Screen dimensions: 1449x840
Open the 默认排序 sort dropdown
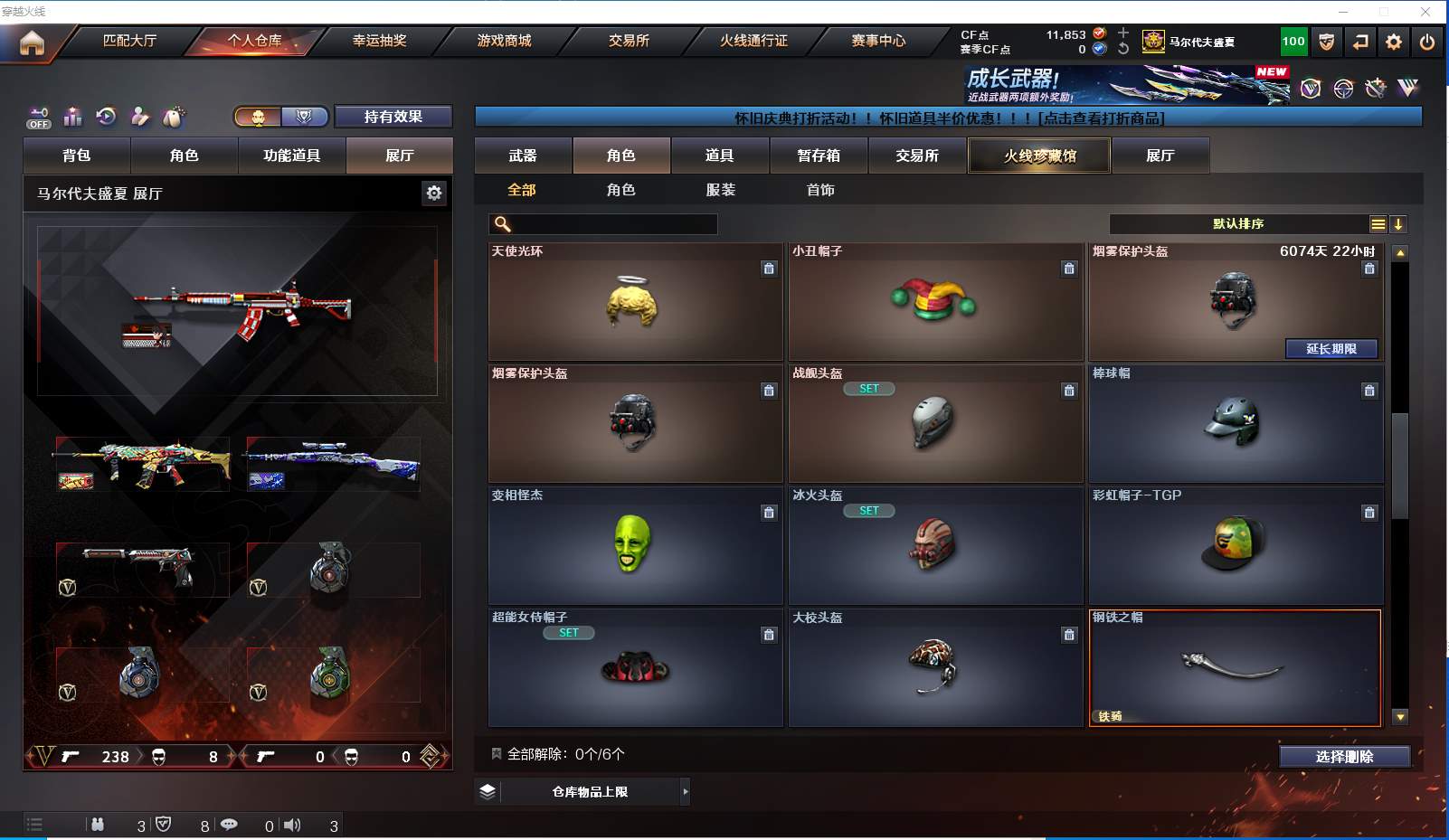1238,224
